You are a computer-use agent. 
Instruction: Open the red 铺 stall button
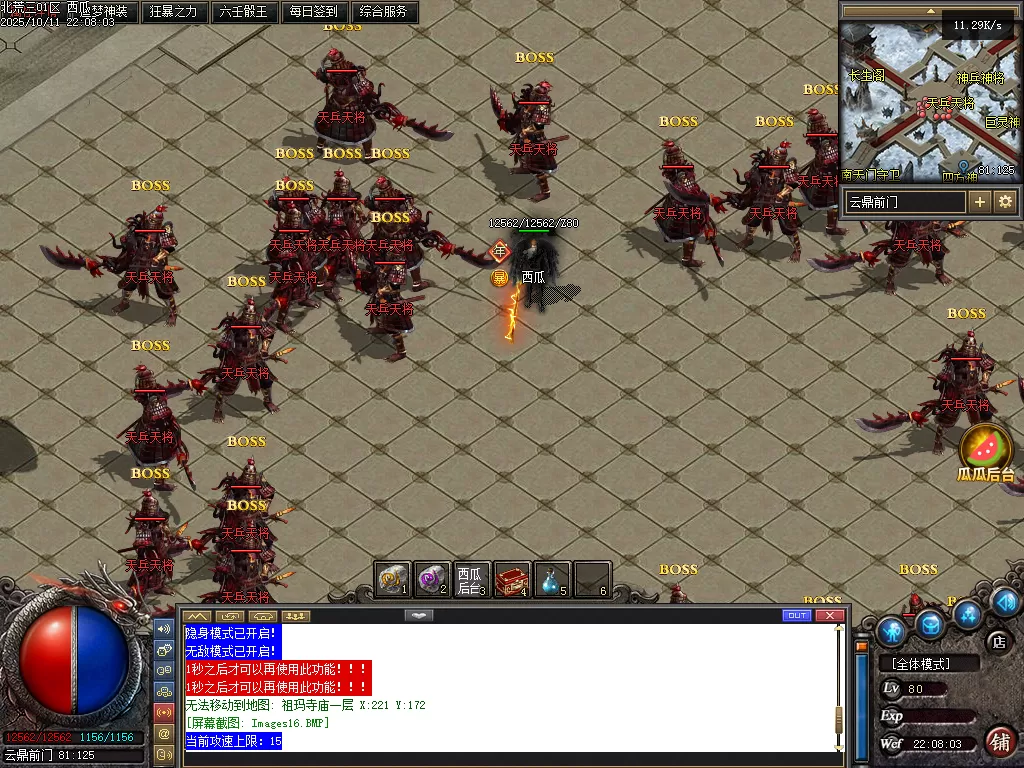click(1000, 740)
